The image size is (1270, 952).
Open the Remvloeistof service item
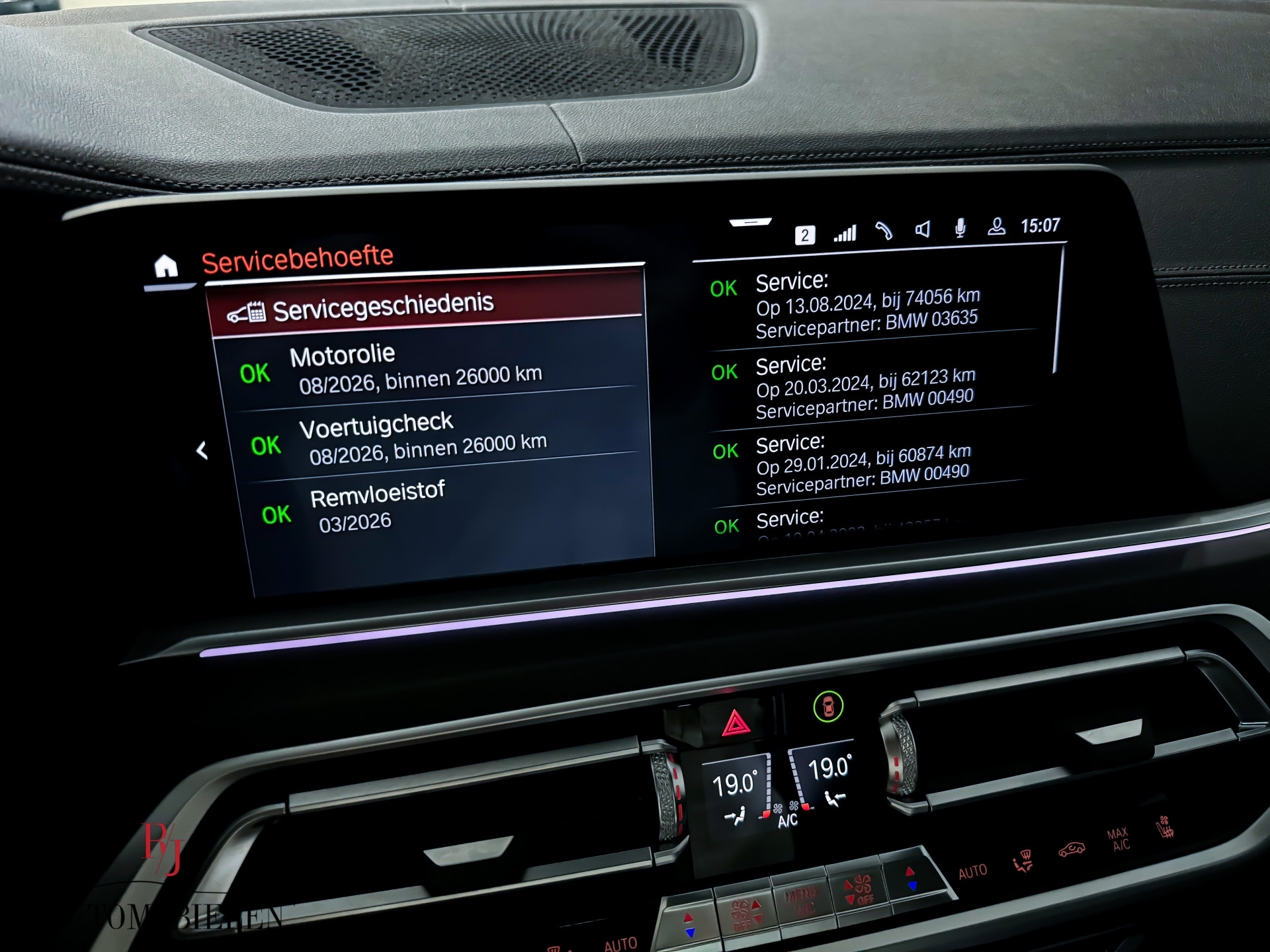click(377, 506)
